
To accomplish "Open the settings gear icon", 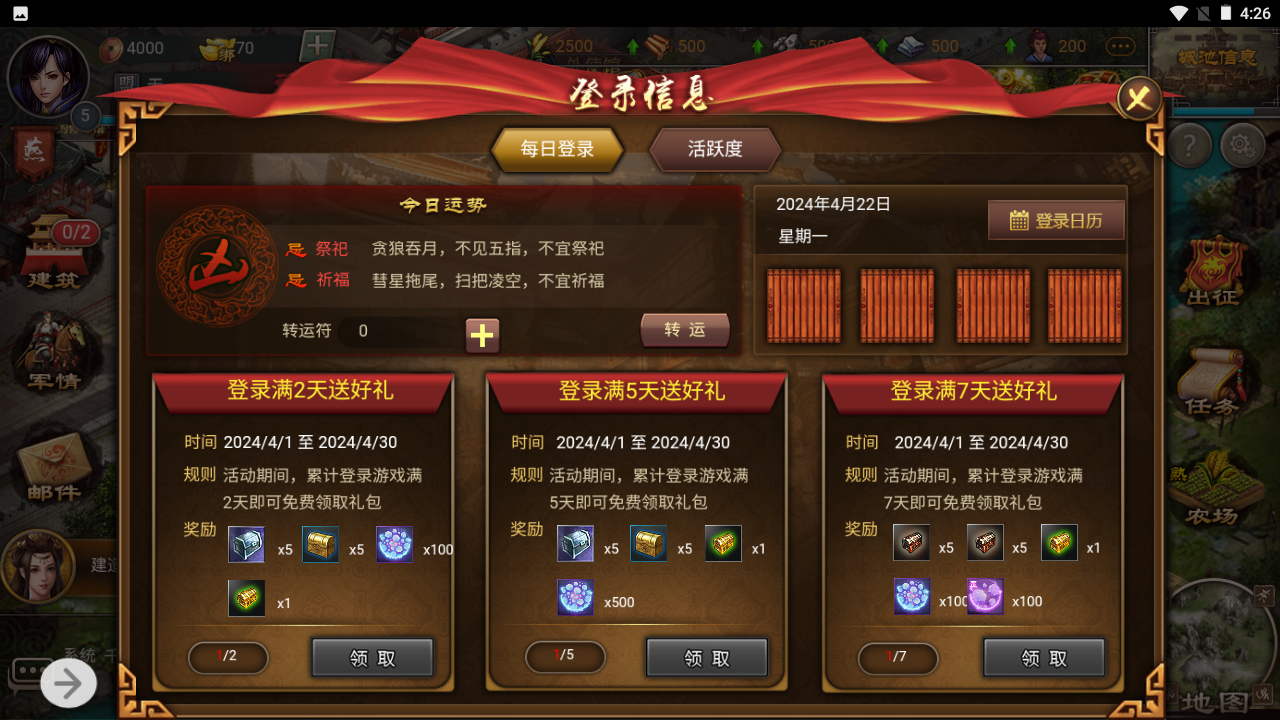I will click(x=1241, y=145).
